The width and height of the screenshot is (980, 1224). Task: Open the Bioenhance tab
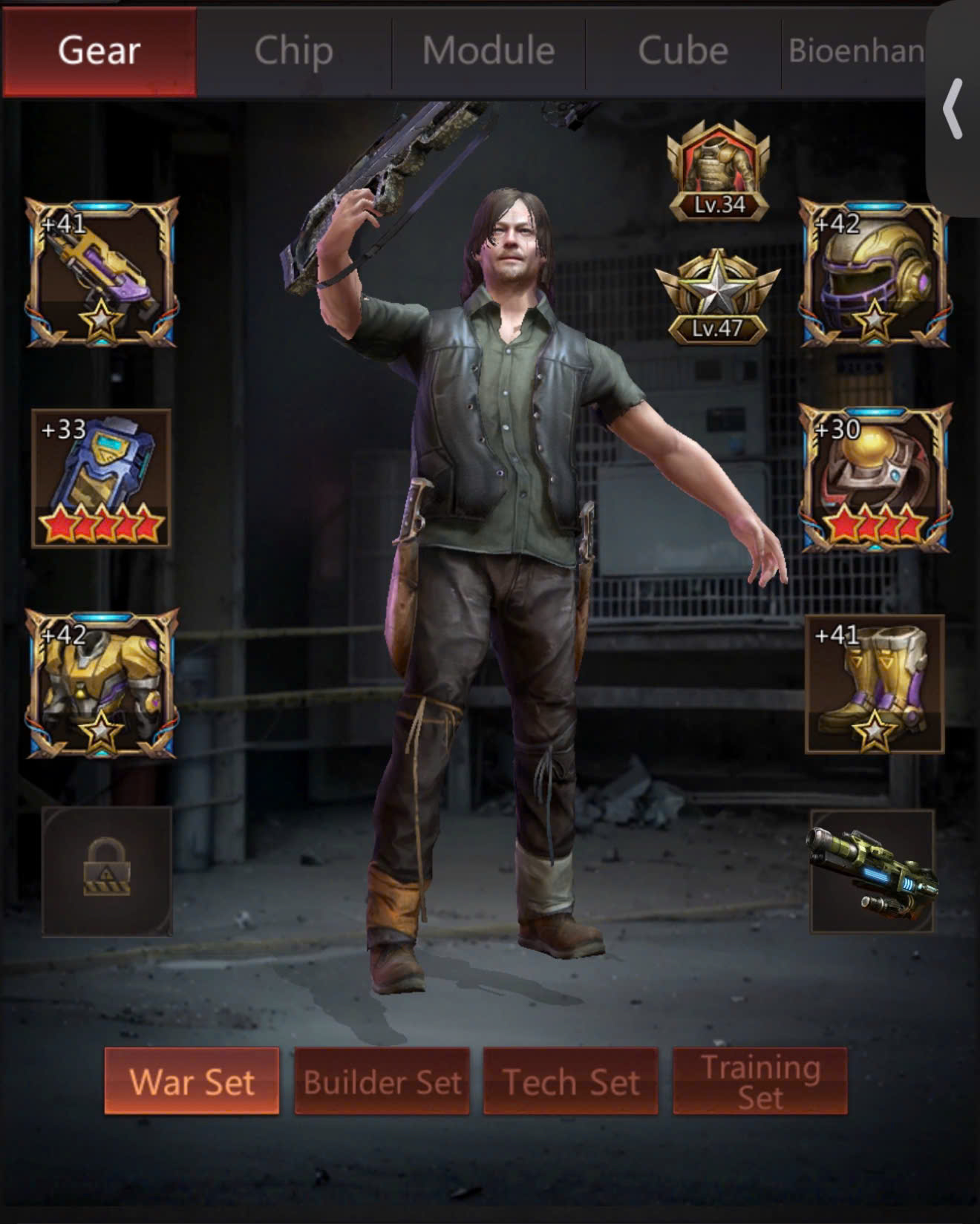click(855, 51)
